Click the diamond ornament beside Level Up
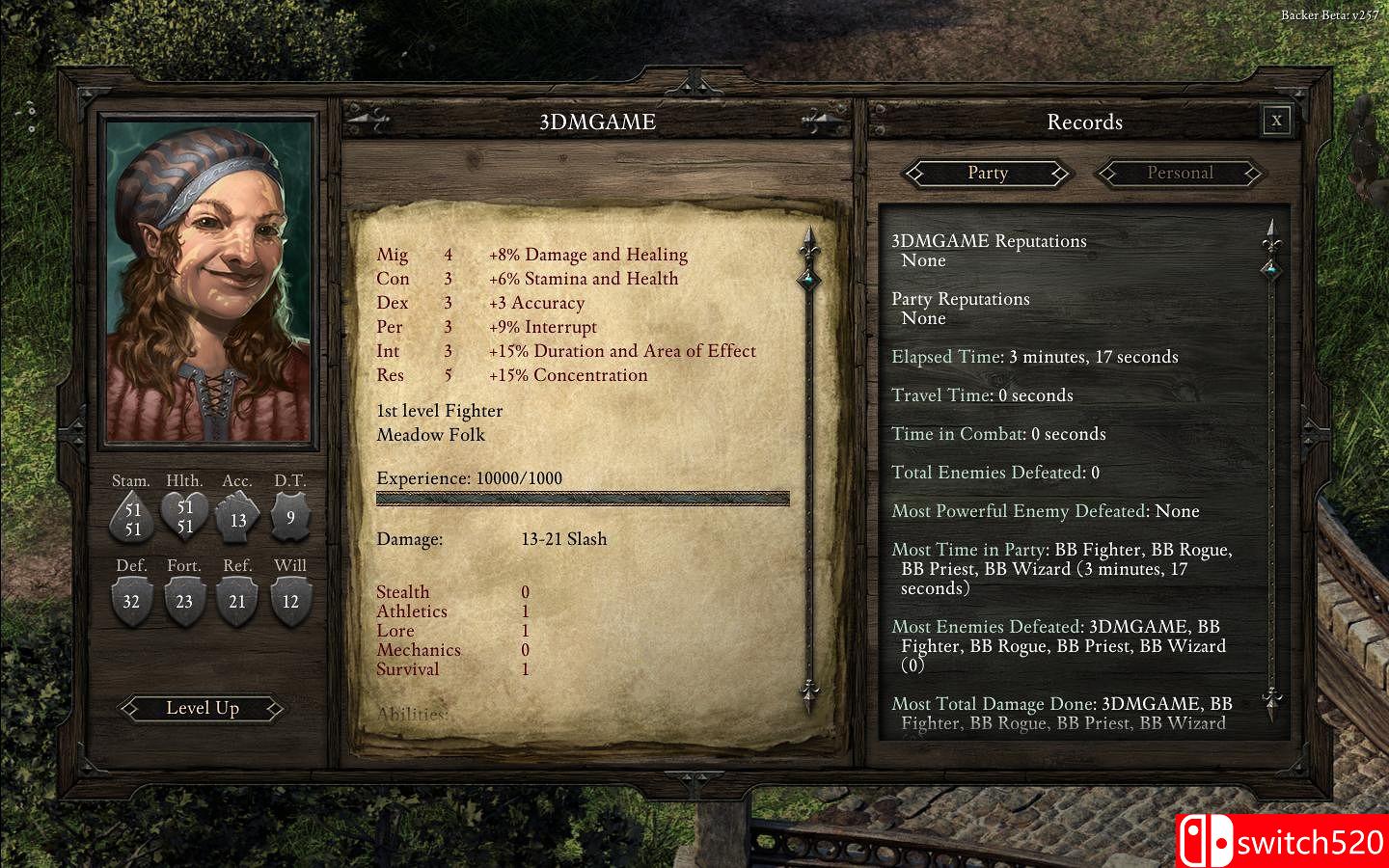The image size is (1389, 868). pyautogui.click(x=277, y=708)
